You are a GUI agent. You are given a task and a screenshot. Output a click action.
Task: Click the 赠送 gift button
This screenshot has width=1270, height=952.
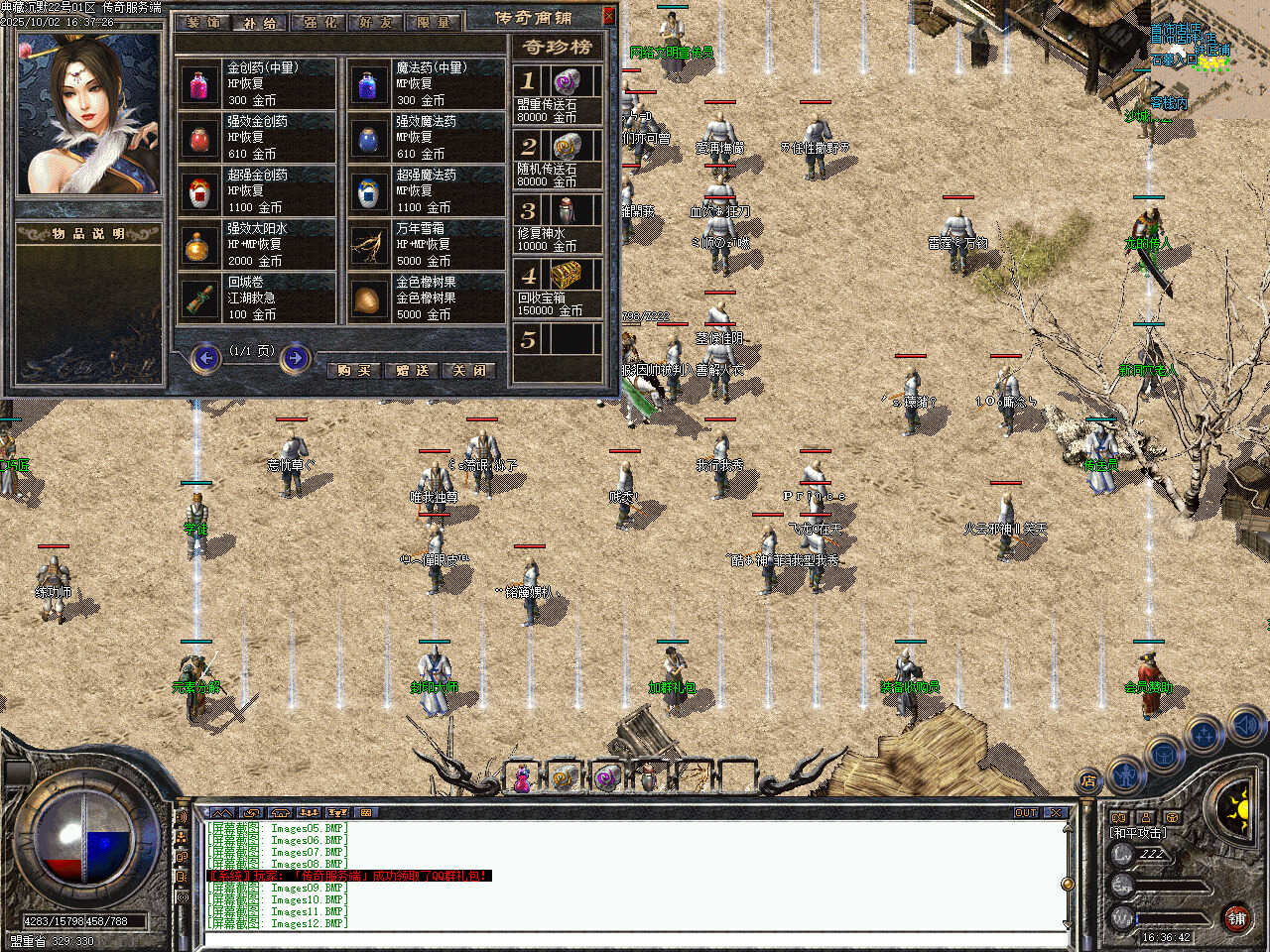point(412,370)
